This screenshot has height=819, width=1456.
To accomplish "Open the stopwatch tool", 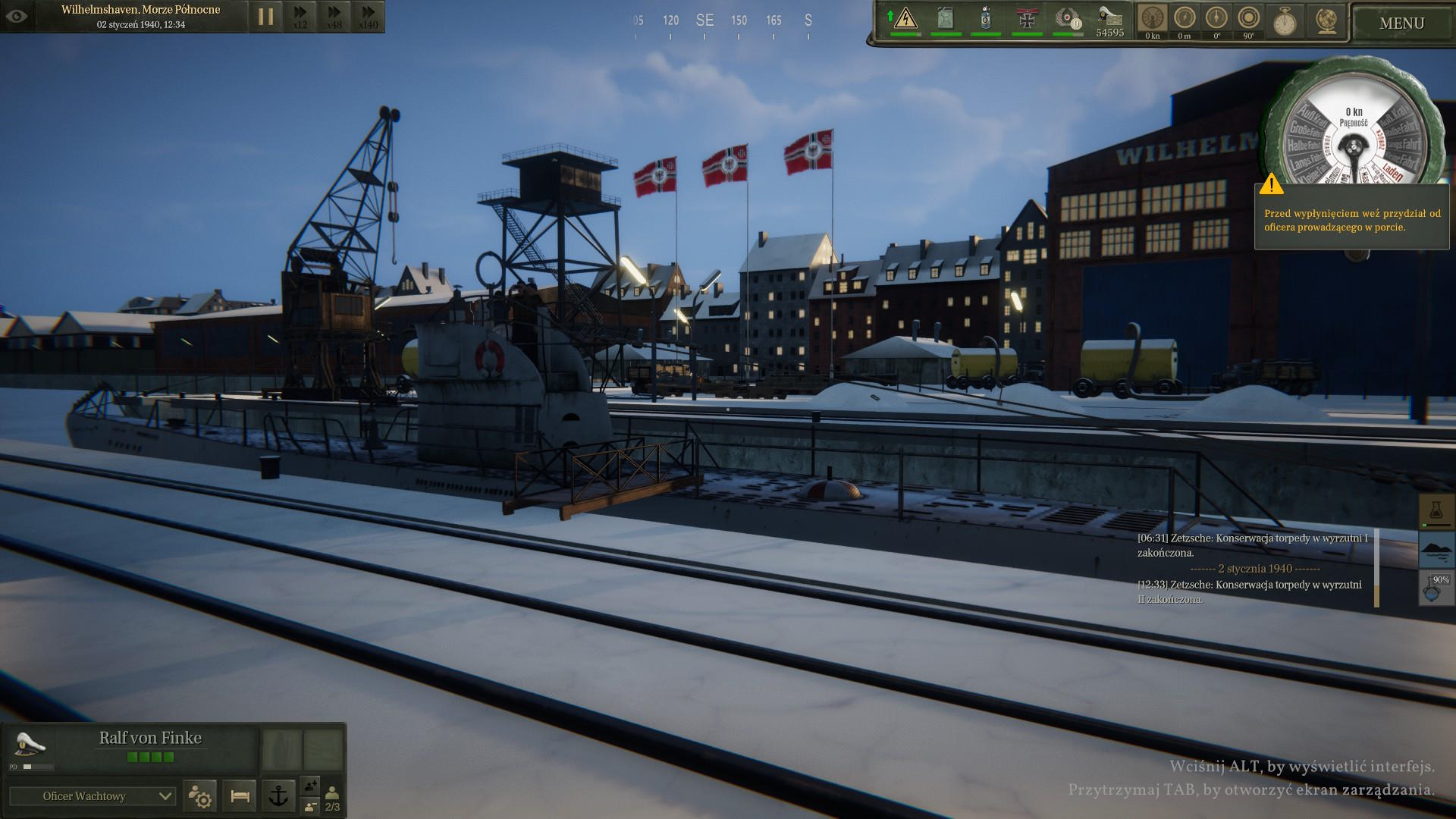I will (x=1284, y=21).
